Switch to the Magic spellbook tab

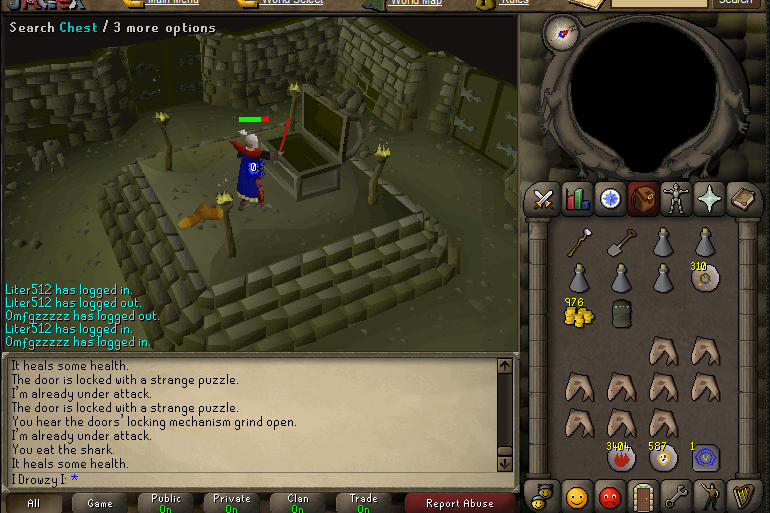743,199
